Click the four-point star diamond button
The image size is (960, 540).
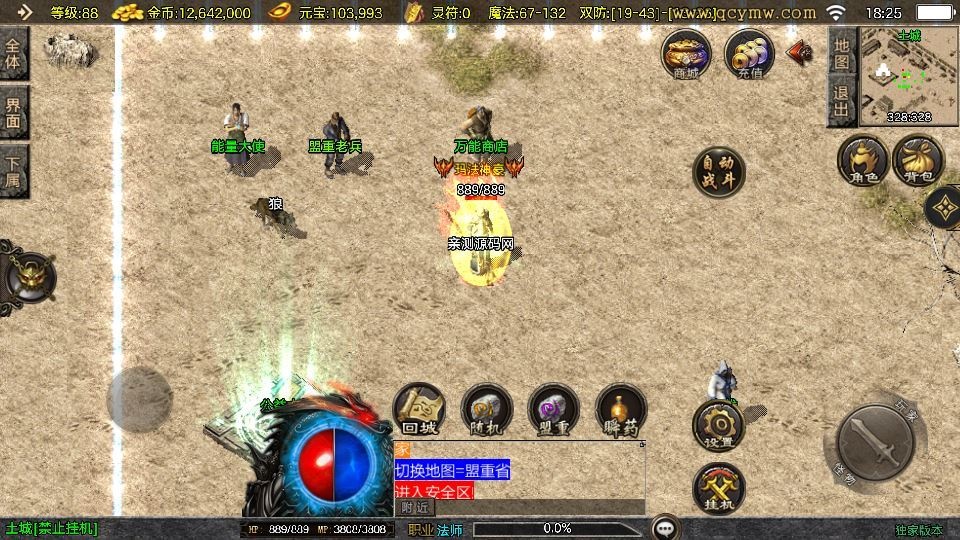click(x=944, y=208)
